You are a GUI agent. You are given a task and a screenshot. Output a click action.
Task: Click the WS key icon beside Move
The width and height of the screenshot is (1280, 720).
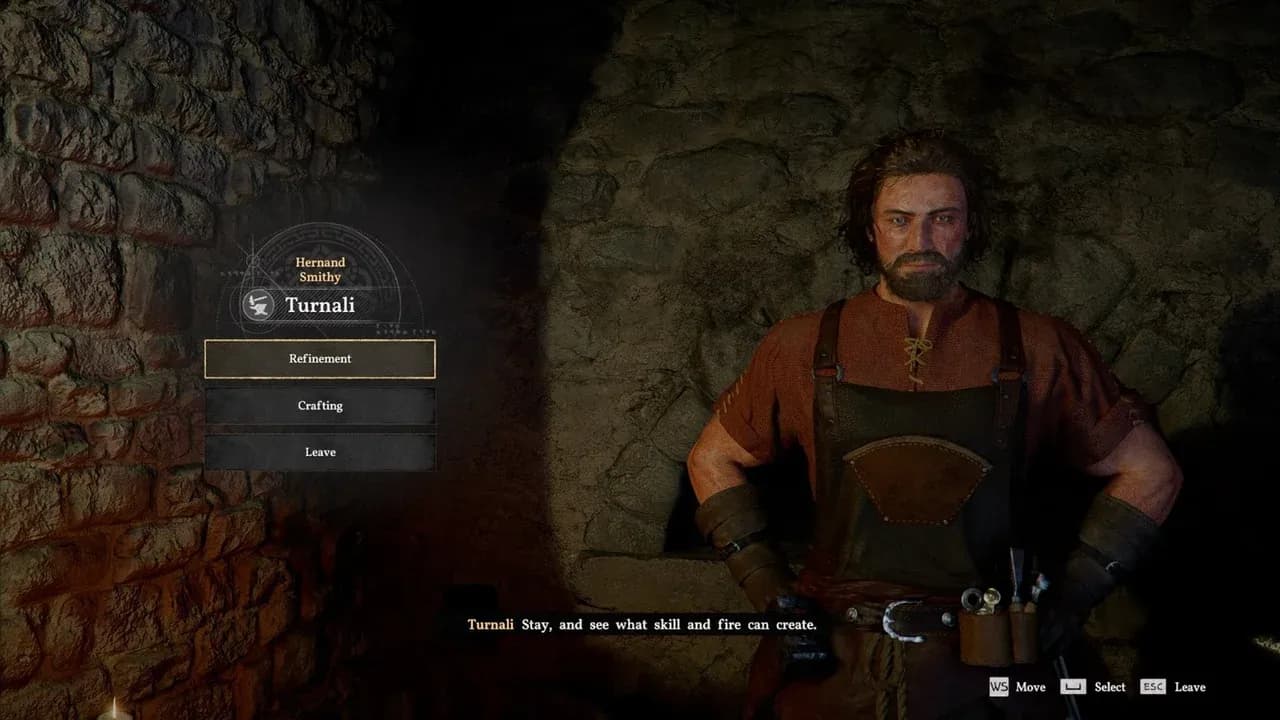point(999,688)
